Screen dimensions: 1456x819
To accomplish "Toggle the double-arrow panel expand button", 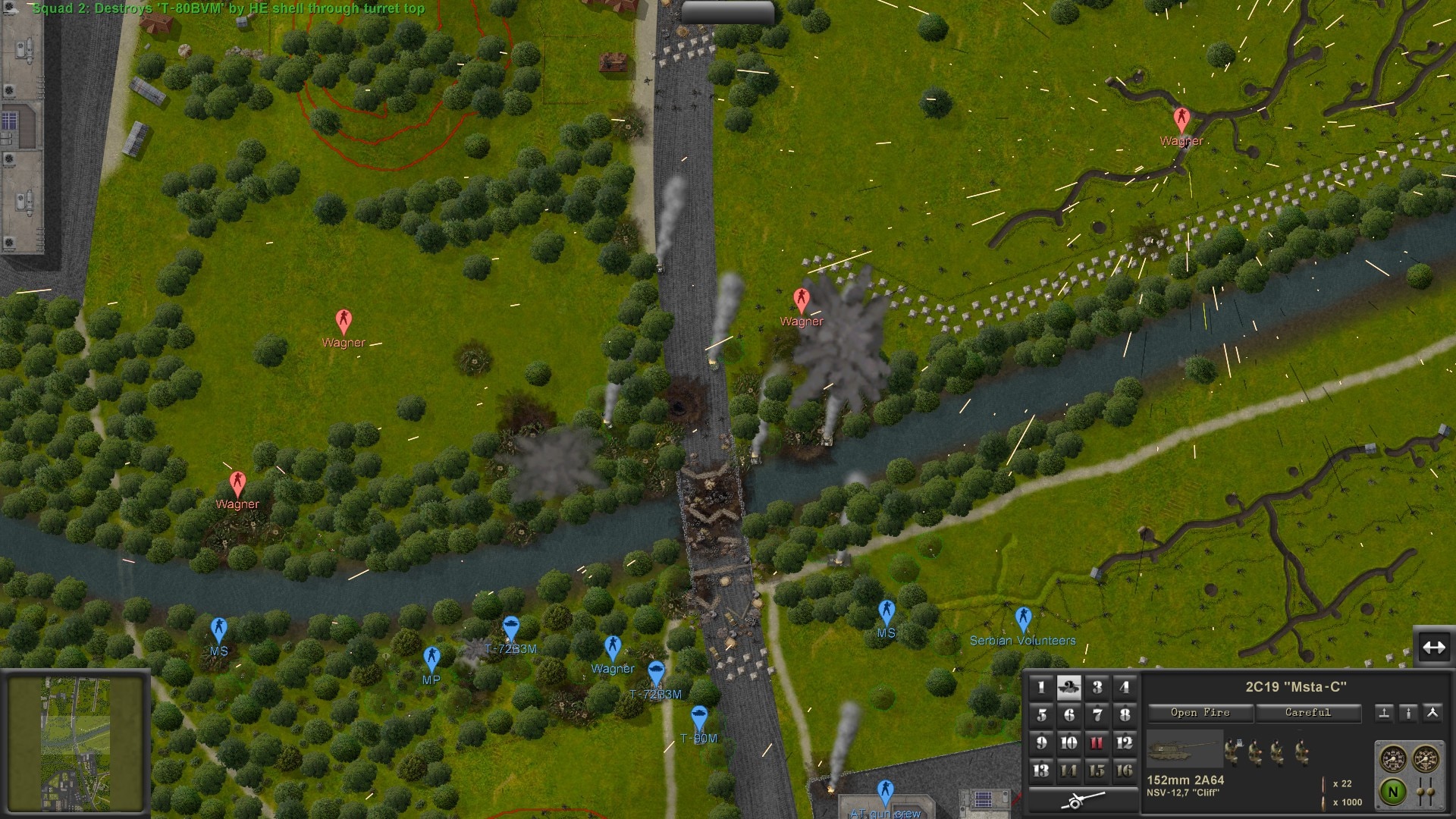I will click(1433, 647).
